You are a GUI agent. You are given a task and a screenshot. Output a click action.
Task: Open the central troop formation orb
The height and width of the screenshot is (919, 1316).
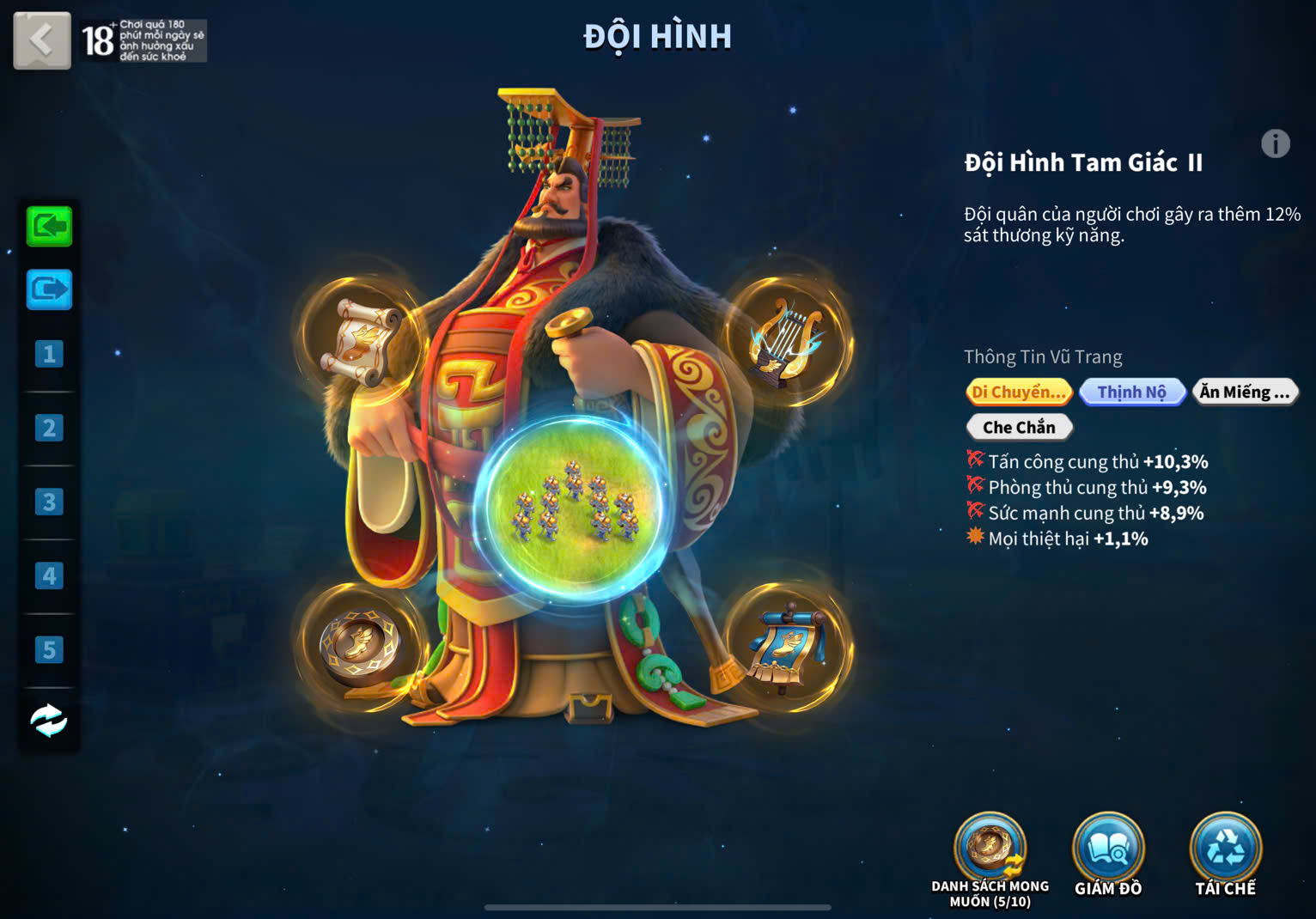click(x=573, y=508)
